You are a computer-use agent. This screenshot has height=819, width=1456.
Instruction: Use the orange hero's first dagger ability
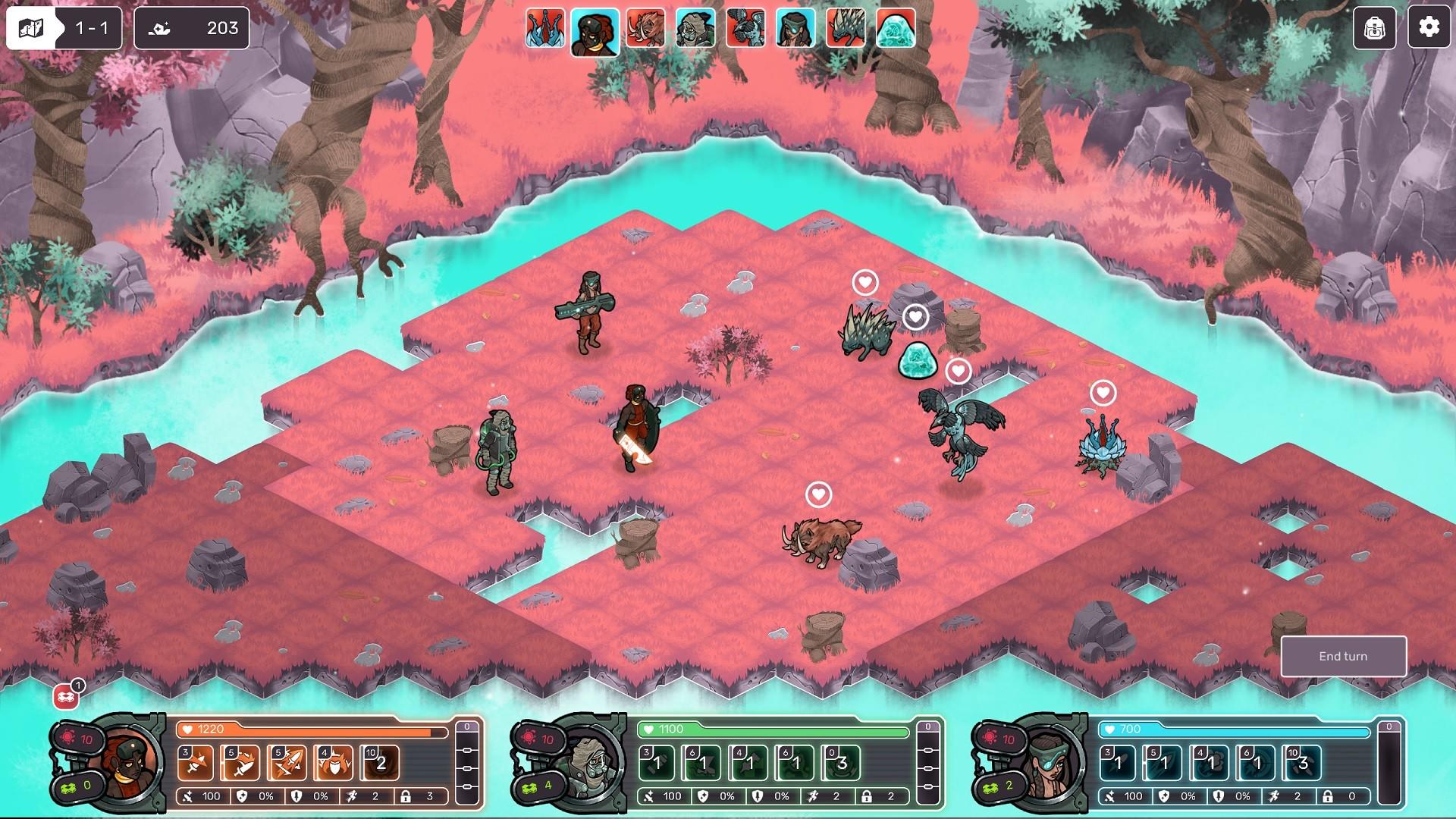tap(196, 763)
